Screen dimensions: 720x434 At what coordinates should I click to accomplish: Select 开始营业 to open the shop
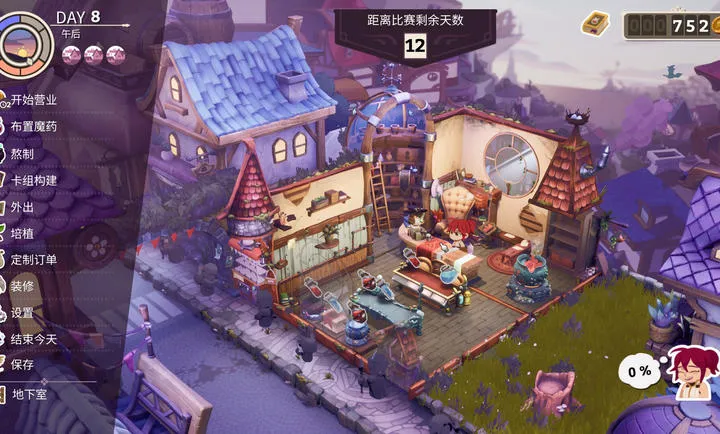[x=33, y=100]
